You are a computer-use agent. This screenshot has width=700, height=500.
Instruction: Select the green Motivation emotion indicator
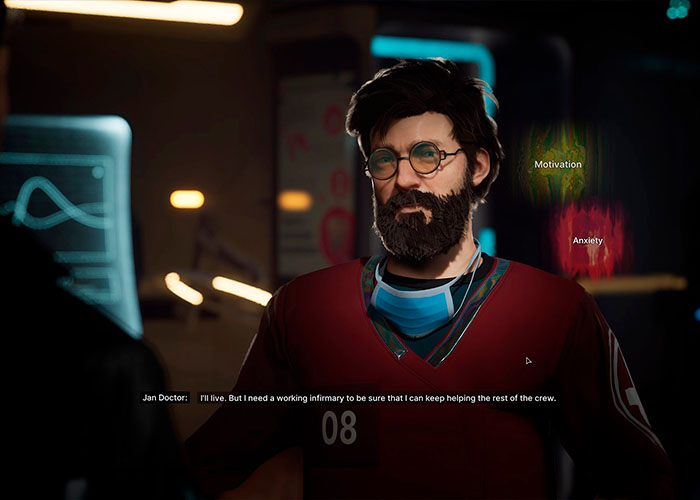coord(557,164)
